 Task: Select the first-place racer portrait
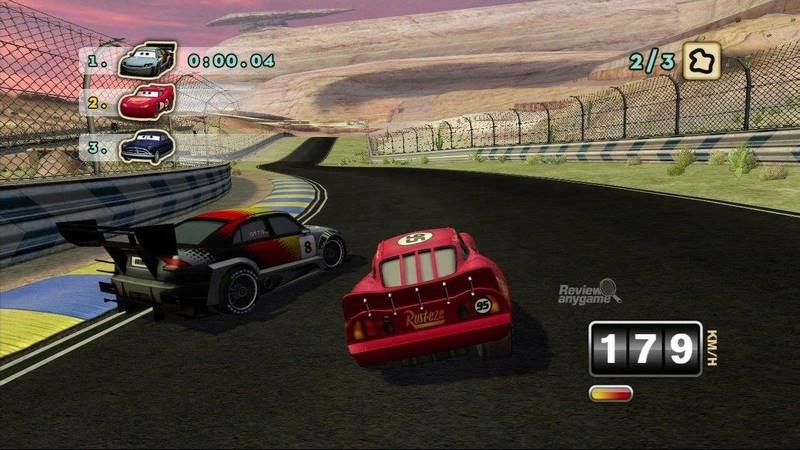146,60
